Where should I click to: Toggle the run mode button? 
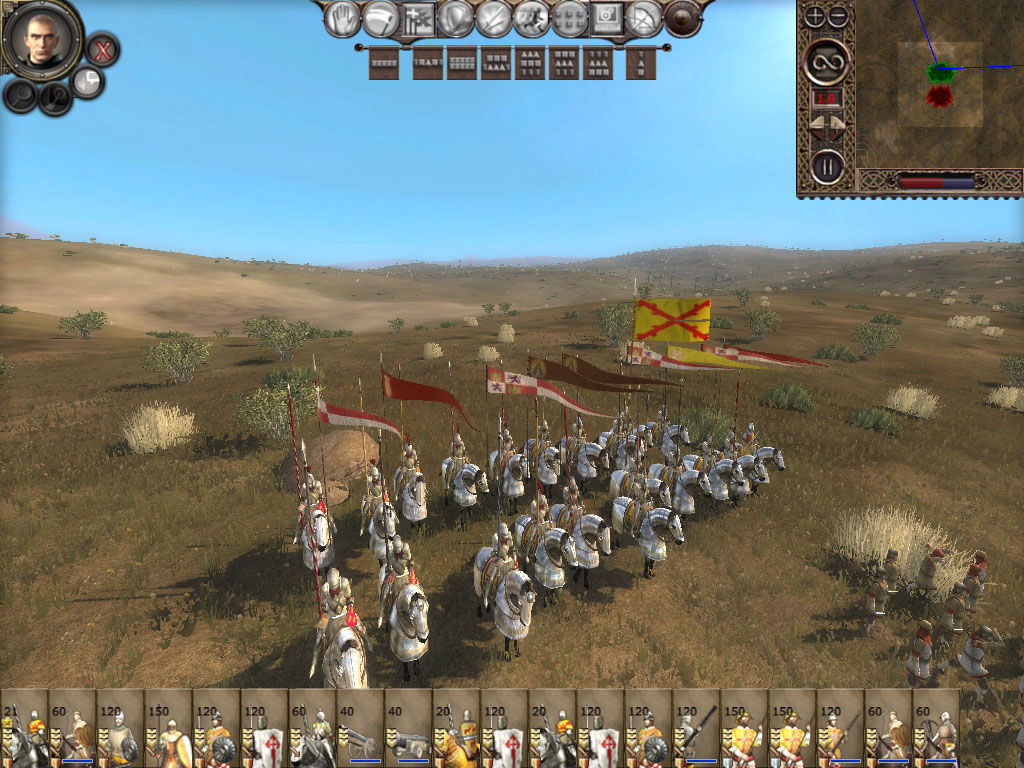pyautogui.click(x=531, y=18)
